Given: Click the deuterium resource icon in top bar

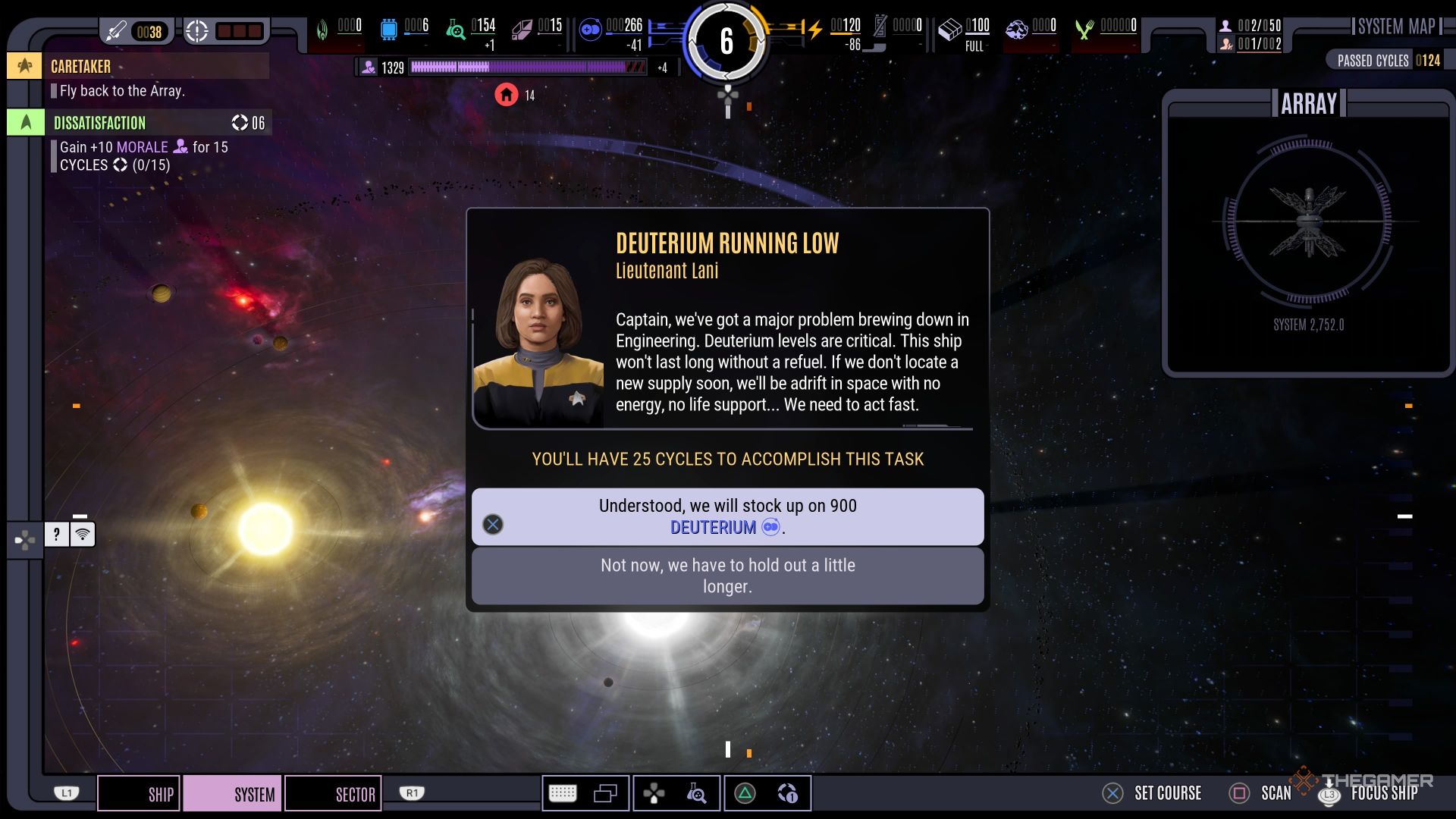Looking at the screenshot, I should coord(590,30).
